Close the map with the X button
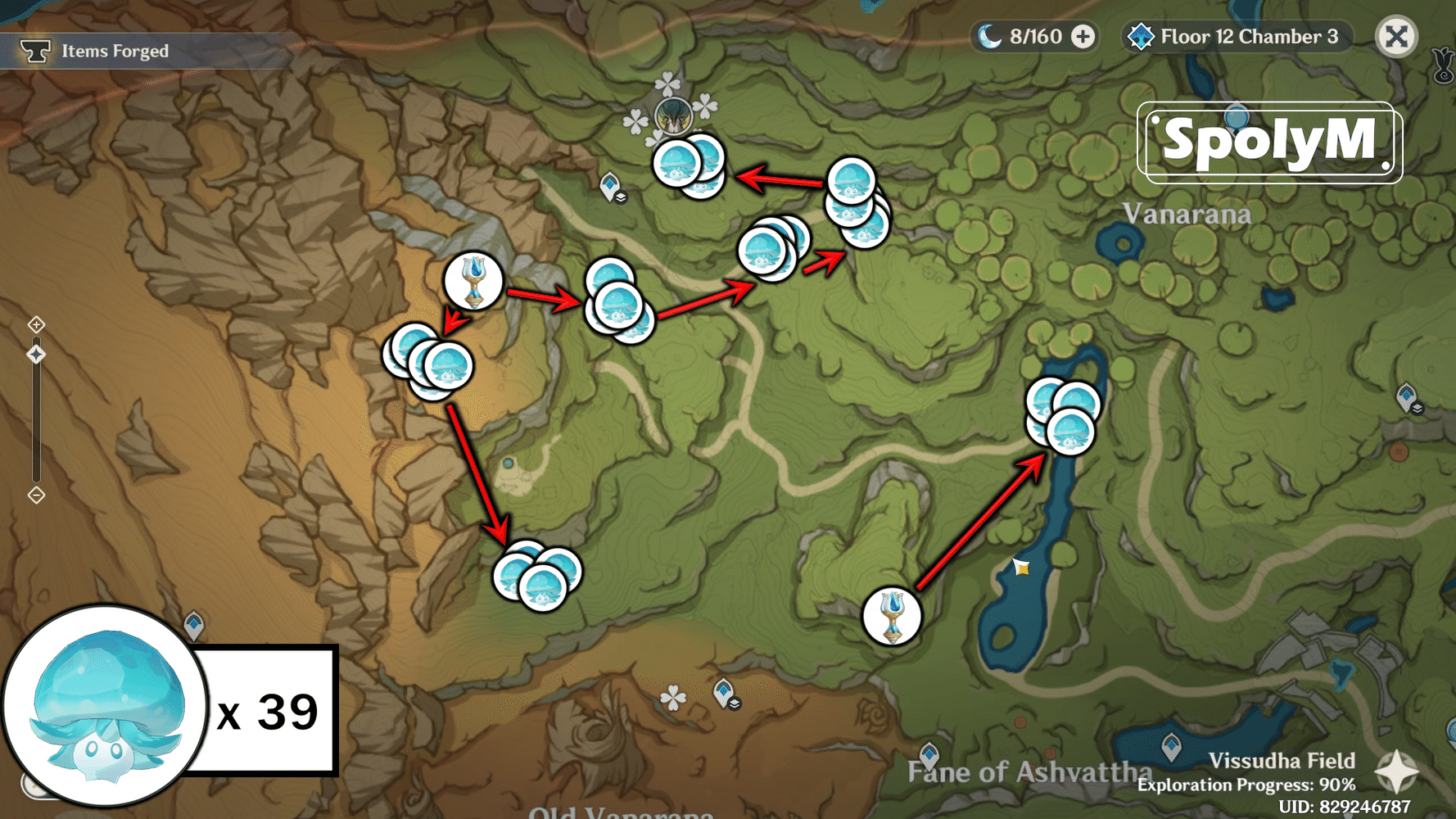The width and height of the screenshot is (1456, 819). click(1396, 36)
